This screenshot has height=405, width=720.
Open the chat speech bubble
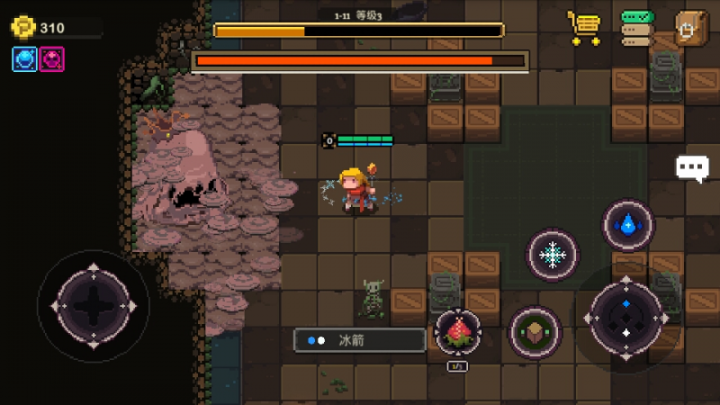point(692,167)
